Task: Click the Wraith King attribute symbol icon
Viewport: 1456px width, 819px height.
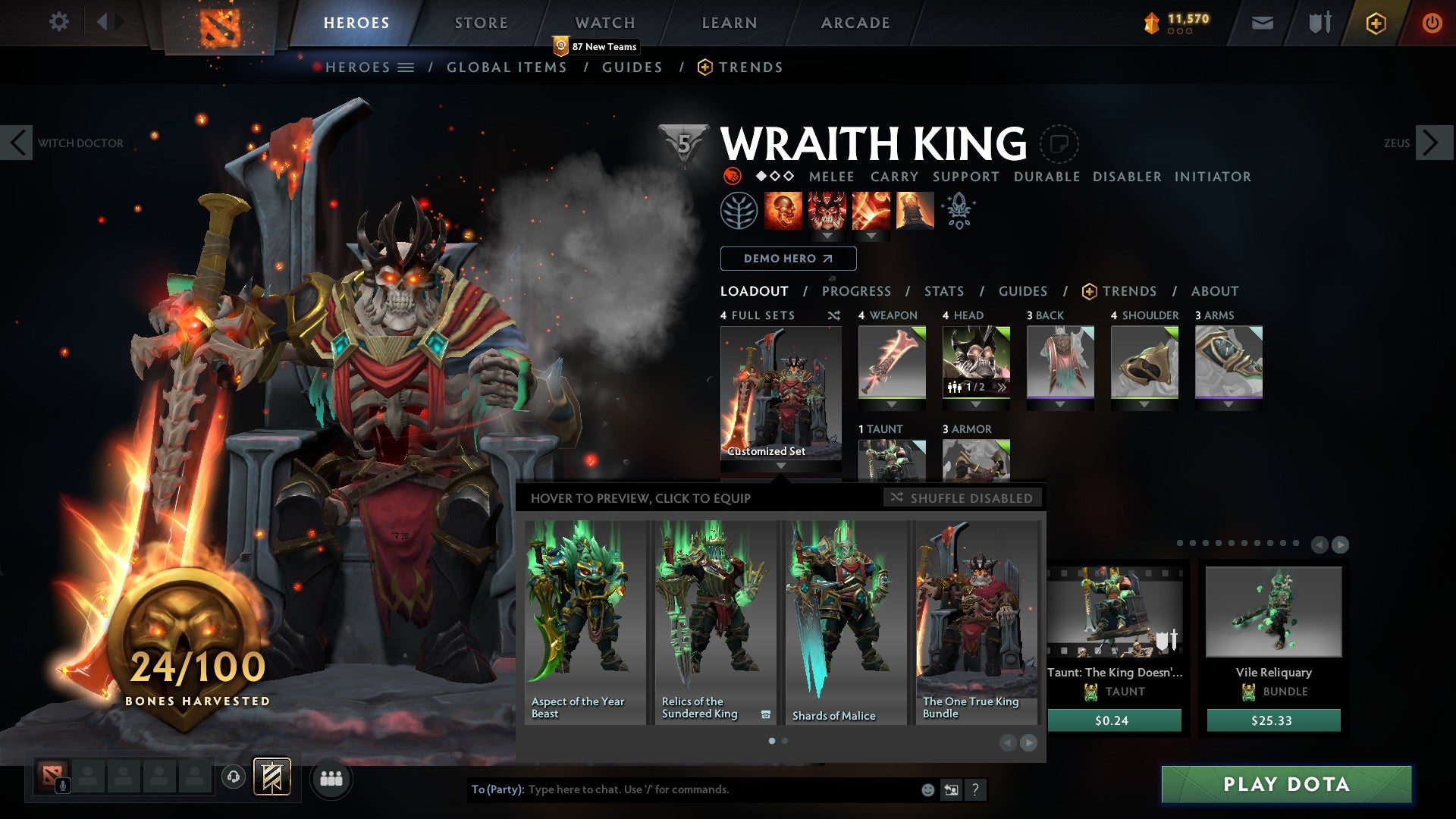Action: [731, 177]
